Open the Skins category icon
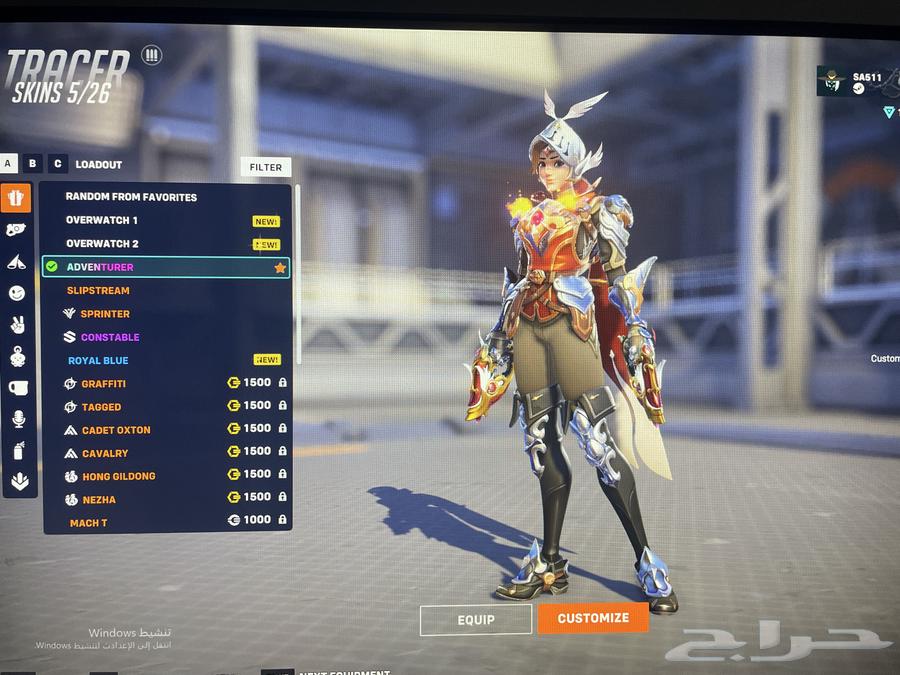This screenshot has height=675, width=900. pos(16,197)
